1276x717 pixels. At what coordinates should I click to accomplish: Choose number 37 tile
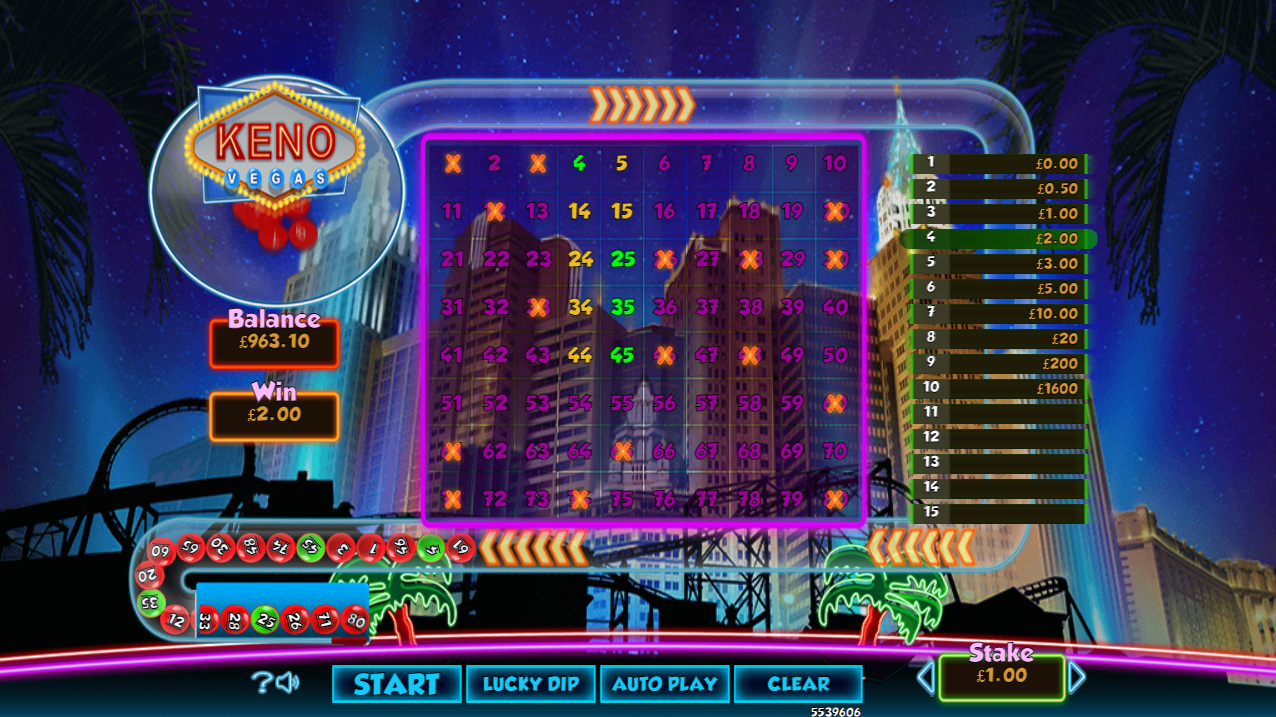pos(707,307)
